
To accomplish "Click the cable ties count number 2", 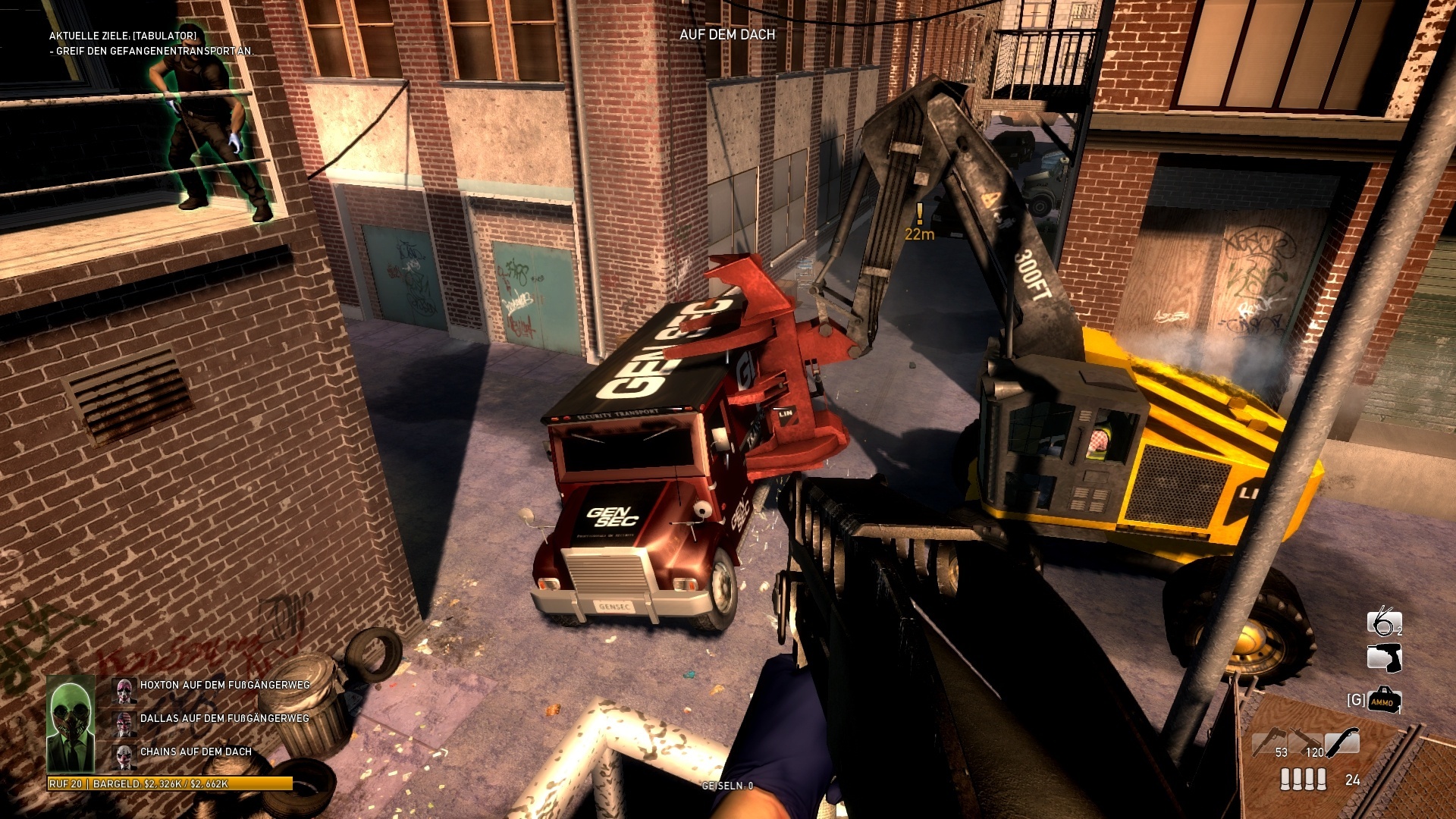I will click(1398, 629).
